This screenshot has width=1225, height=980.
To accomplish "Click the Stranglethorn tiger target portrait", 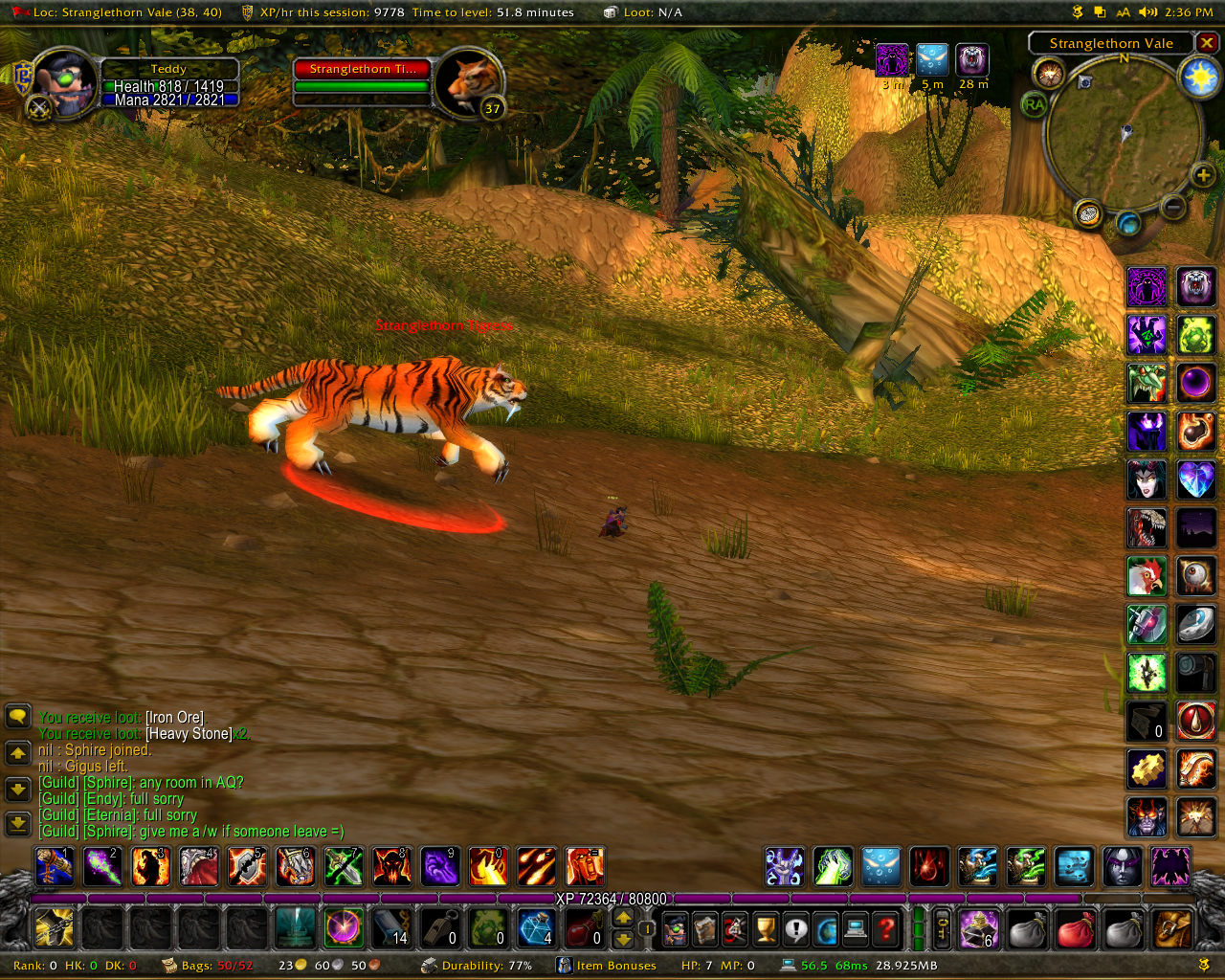I will point(469,82).
